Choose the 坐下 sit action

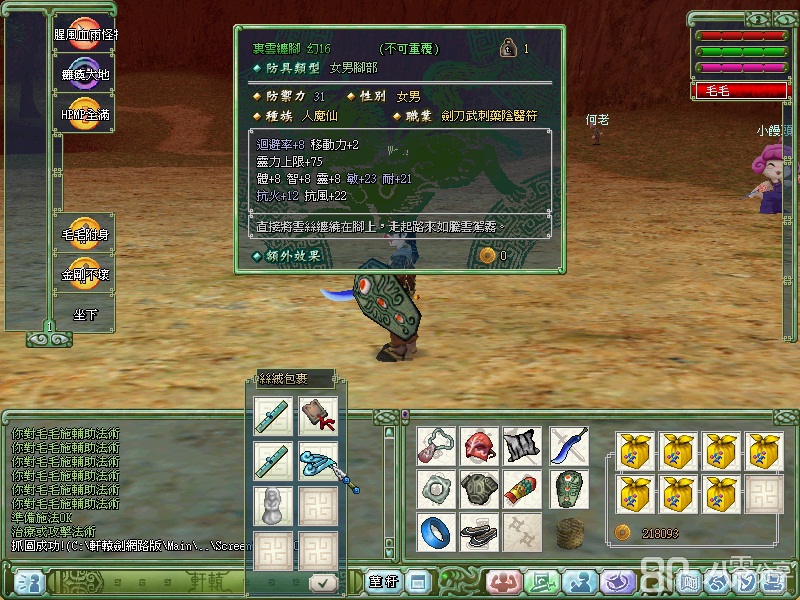[x=84, y=313]
